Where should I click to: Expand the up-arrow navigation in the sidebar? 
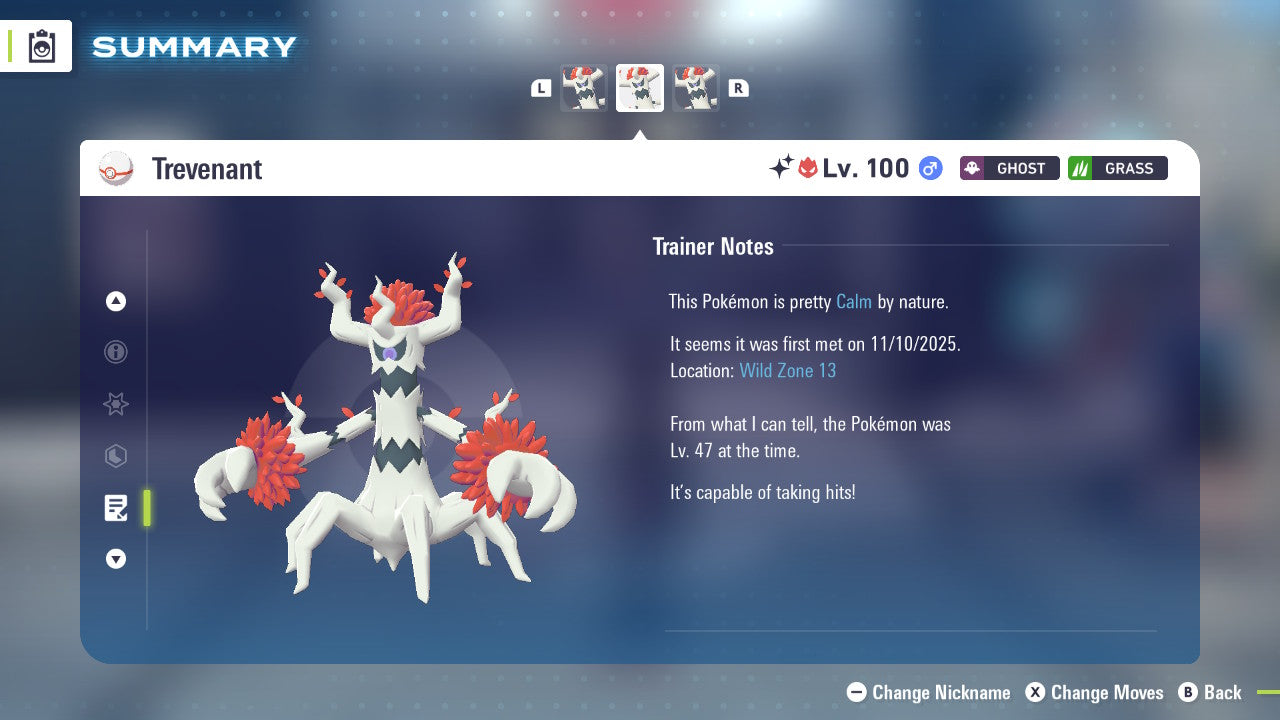click(x=116, y=301)
